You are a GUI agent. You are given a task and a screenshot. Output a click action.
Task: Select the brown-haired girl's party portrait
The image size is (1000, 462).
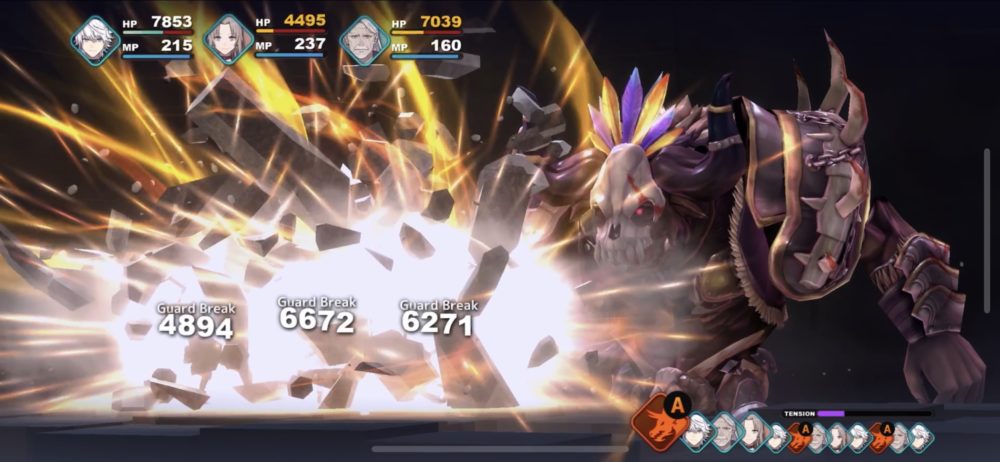228,41
